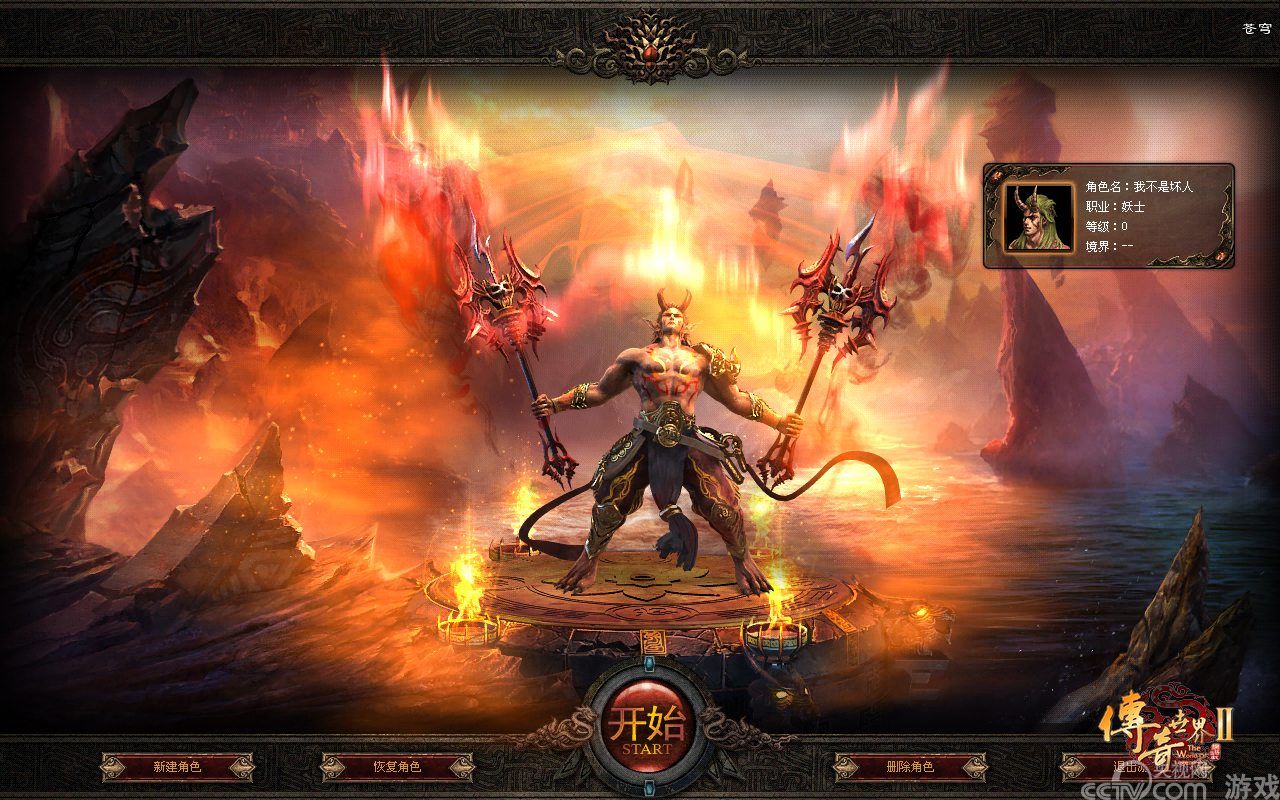Create a new character with 新建角色
Viewport: 1280px width, 800px height.
coord(177,767)
